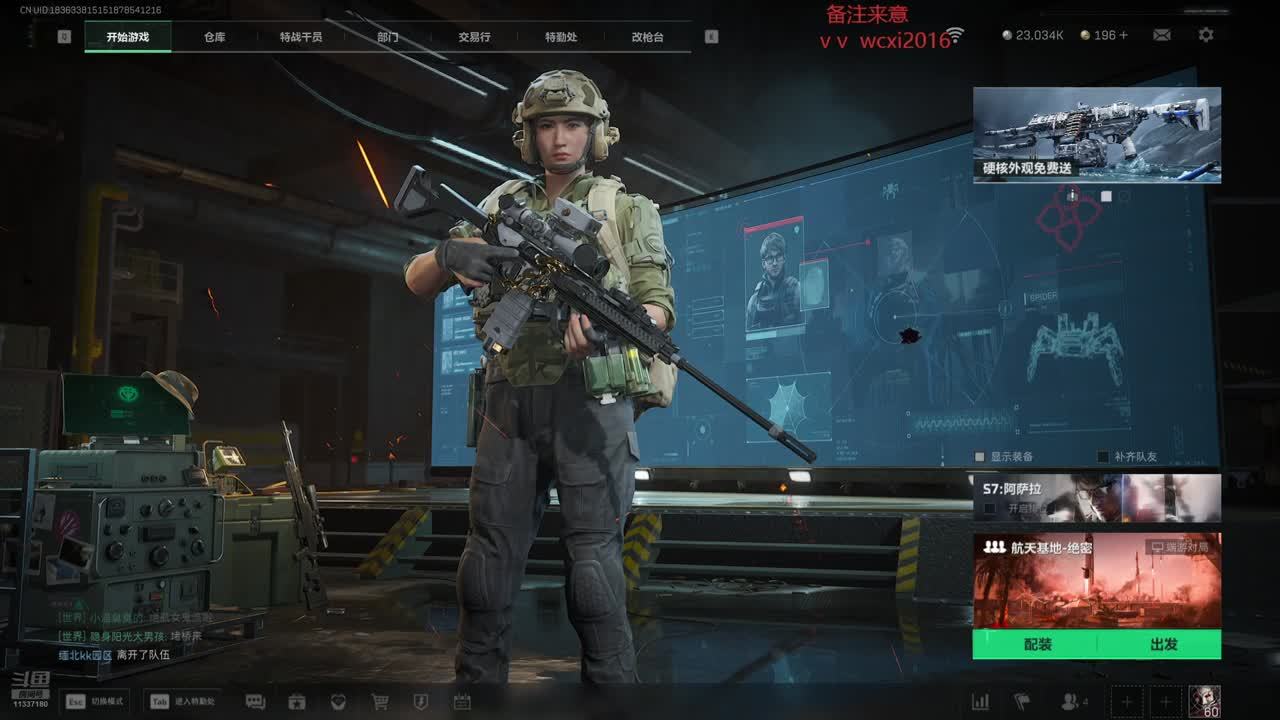Screen dimensions: 1280x720
Task: Open the 特战干员 operators tab
Action: click(301, 37)
